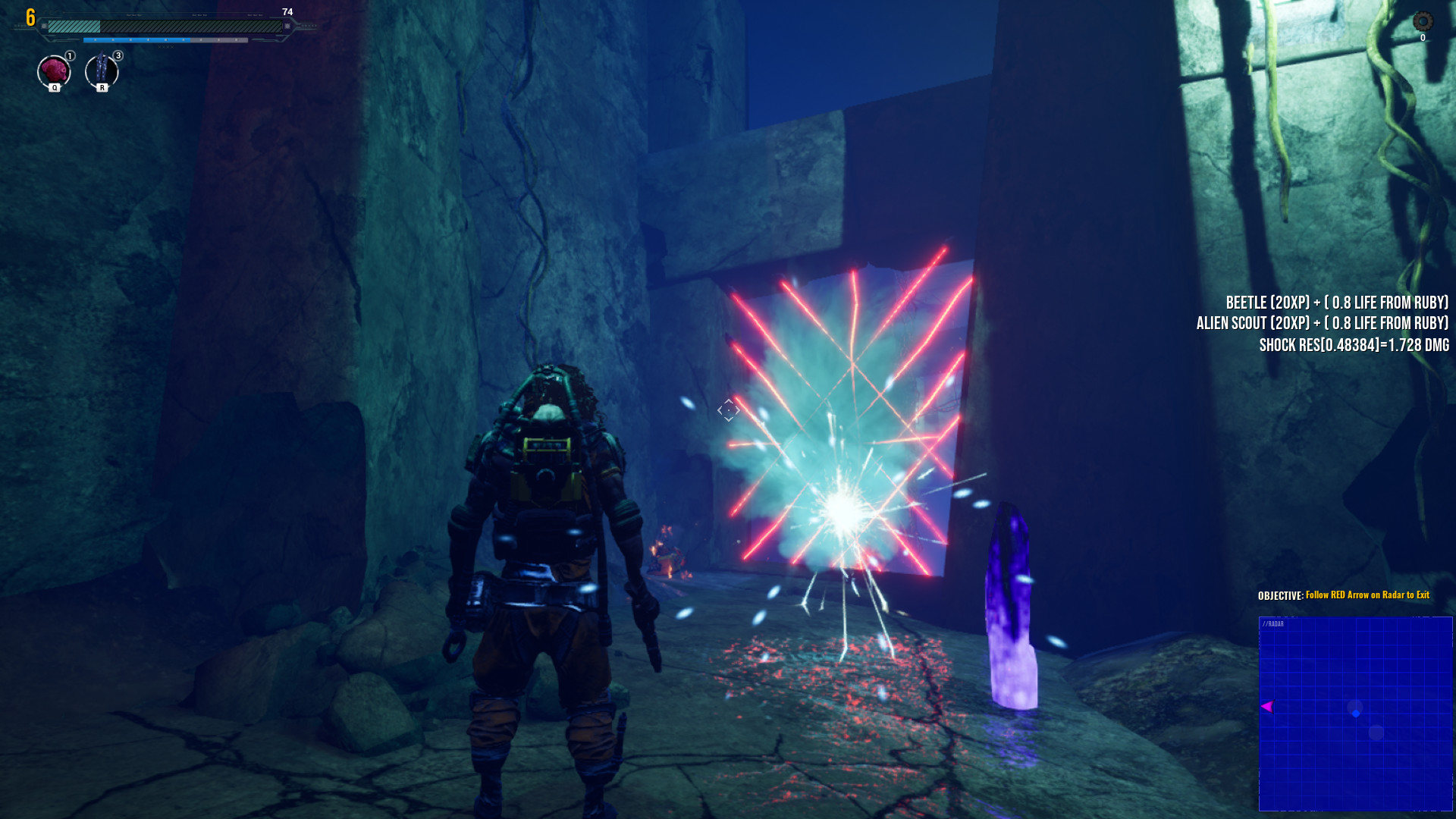Toggle the R ability charge counter badge showing 3

click(x=117, y=55)
